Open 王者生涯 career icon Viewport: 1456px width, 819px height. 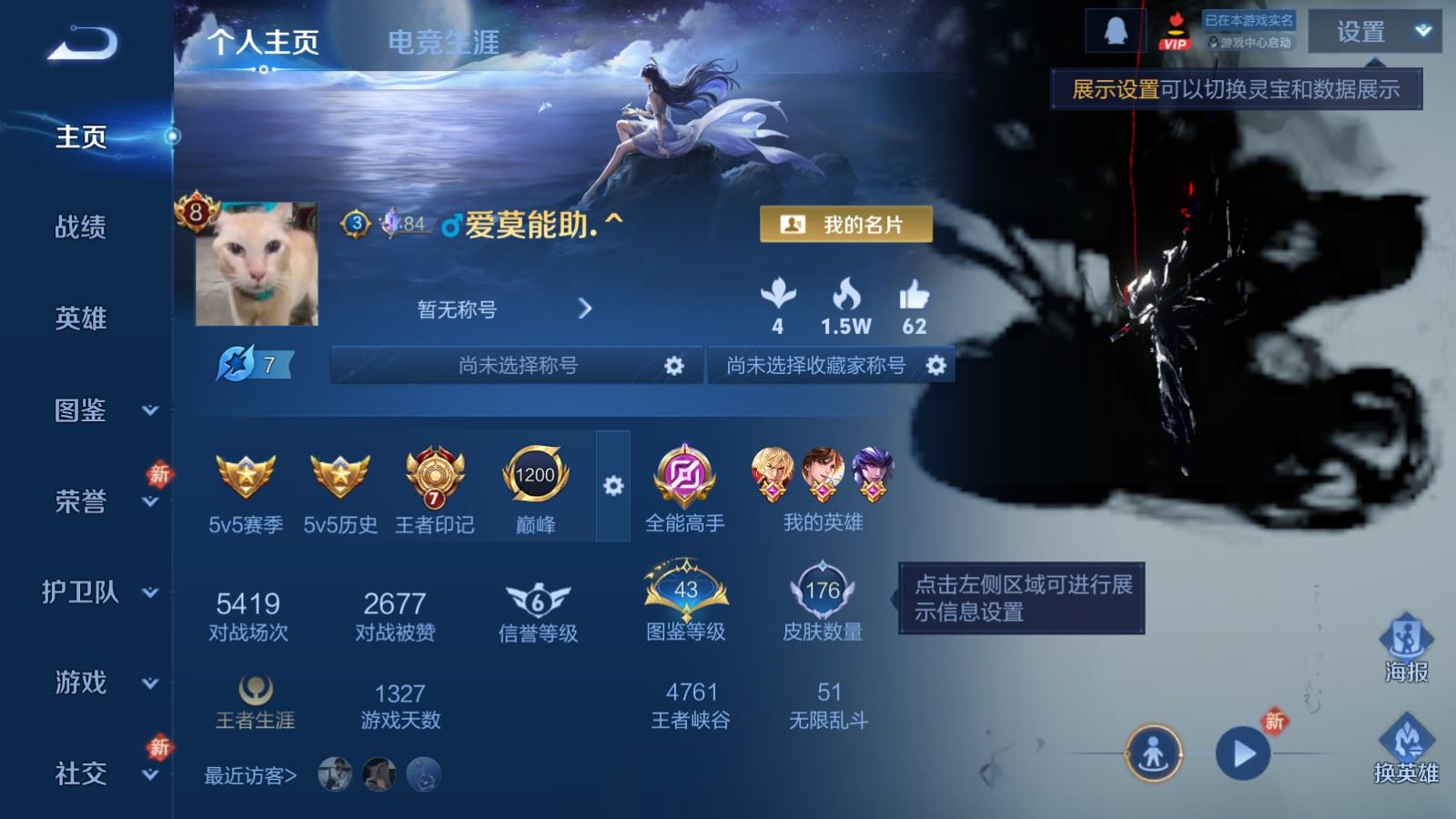(x=255, y=692)
